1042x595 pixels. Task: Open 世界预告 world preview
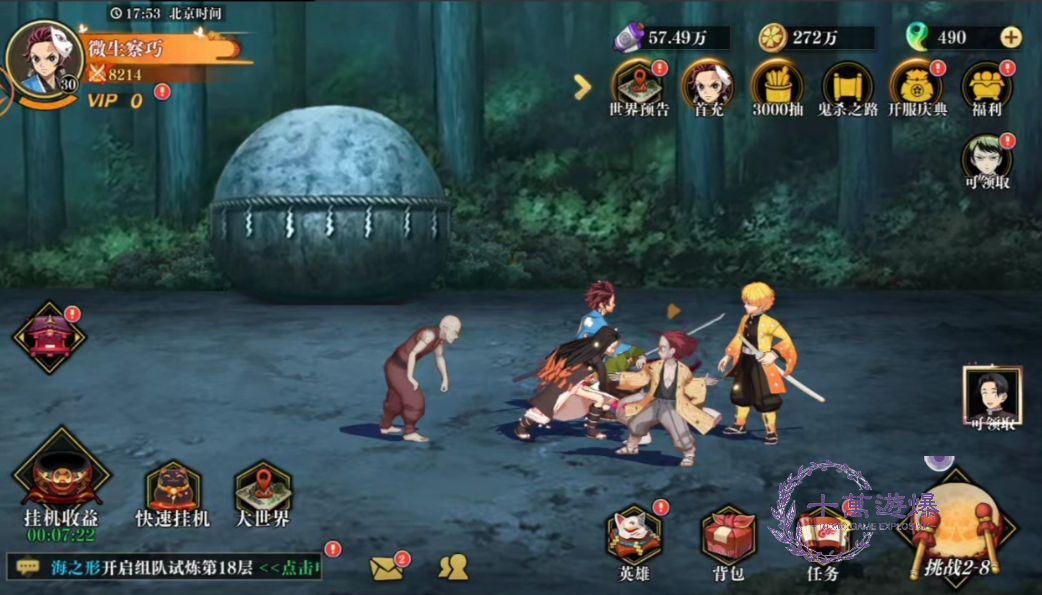click(639, 87)
